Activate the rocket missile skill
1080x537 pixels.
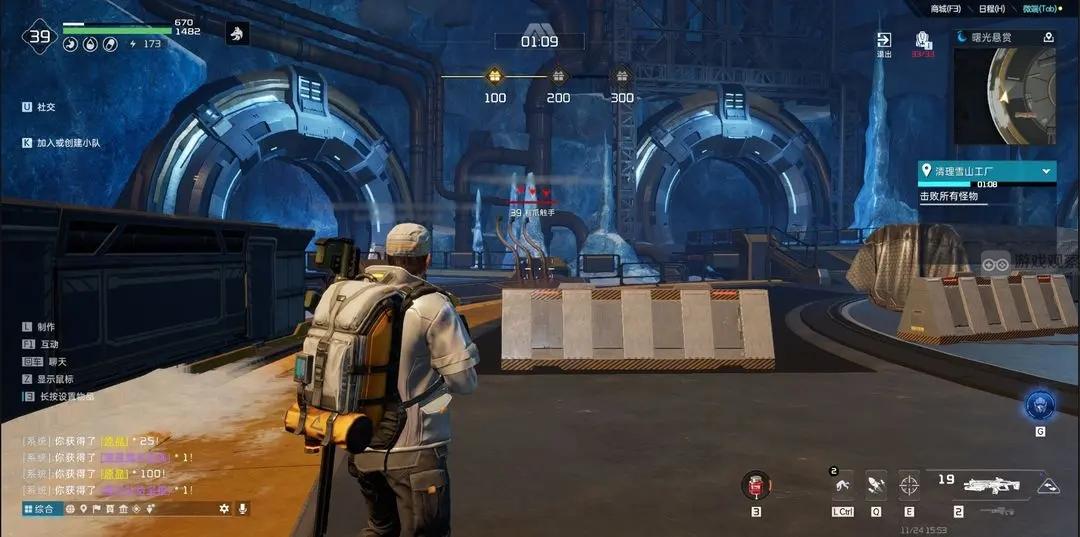pos(875,485)
